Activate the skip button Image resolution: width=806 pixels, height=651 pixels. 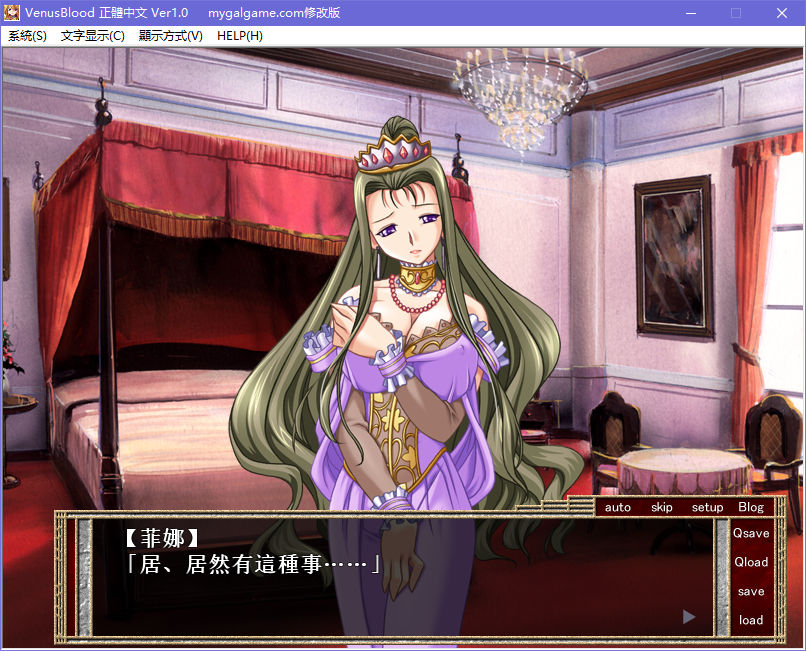[662, 507]
